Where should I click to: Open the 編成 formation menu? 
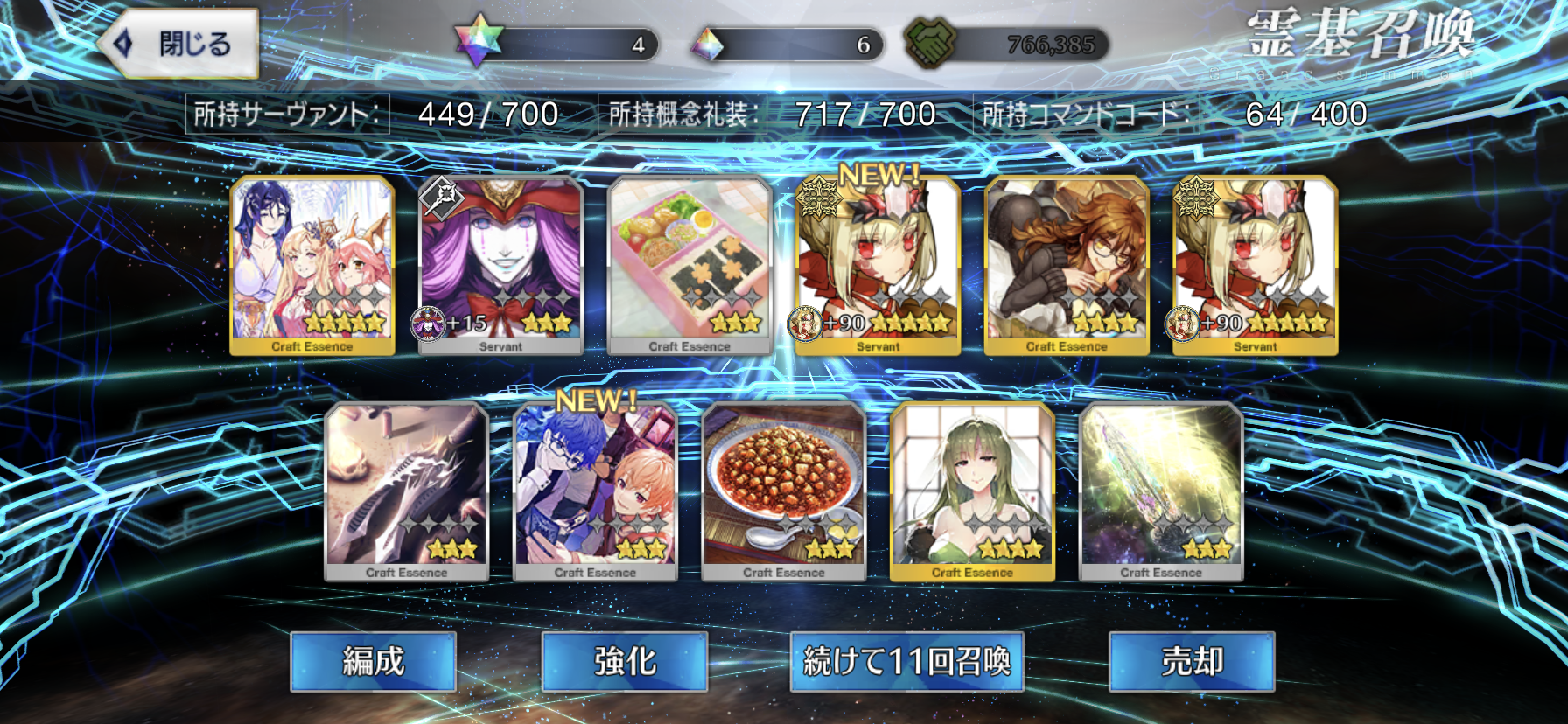tap(374, 661)
